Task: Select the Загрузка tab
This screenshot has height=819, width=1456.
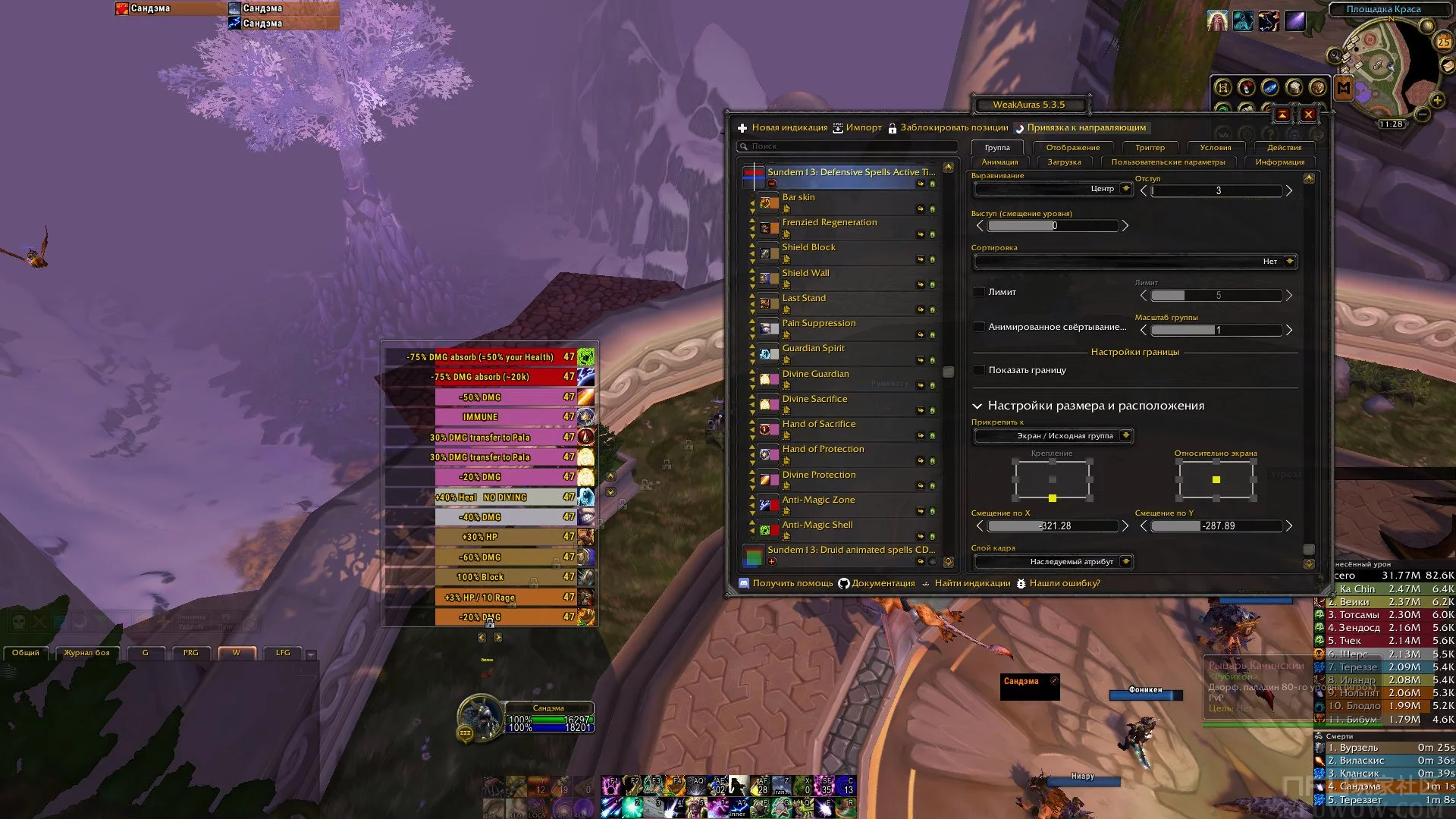Action: pyautogui.click(x=1064, y=162)
